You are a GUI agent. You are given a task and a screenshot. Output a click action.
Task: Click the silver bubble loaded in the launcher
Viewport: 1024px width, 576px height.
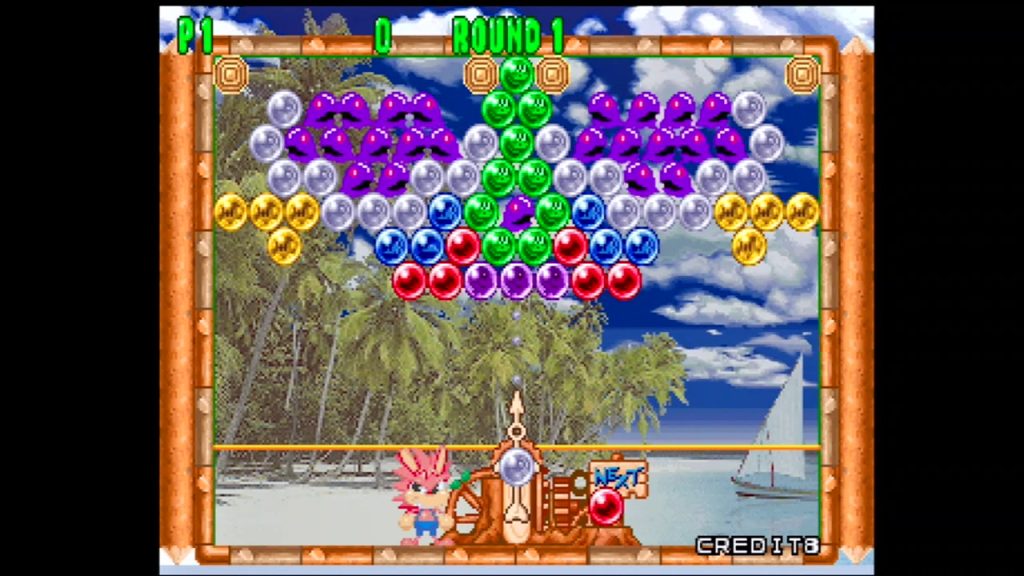[517, 467]
